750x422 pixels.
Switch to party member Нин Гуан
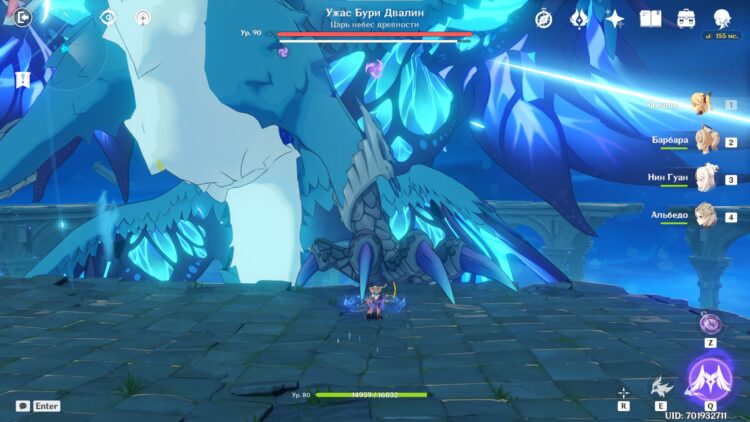coord(707,178)
